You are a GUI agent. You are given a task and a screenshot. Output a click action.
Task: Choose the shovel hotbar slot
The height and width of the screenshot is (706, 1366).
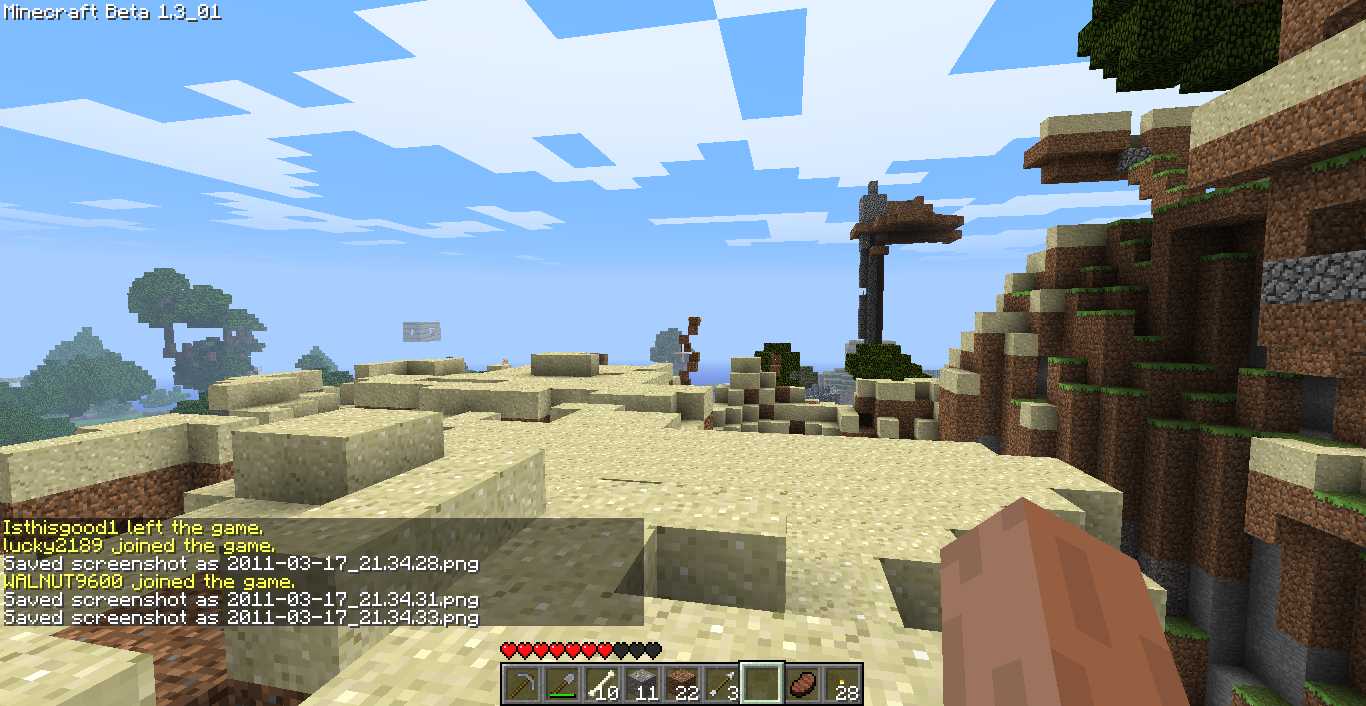click(x=561, y=685)
